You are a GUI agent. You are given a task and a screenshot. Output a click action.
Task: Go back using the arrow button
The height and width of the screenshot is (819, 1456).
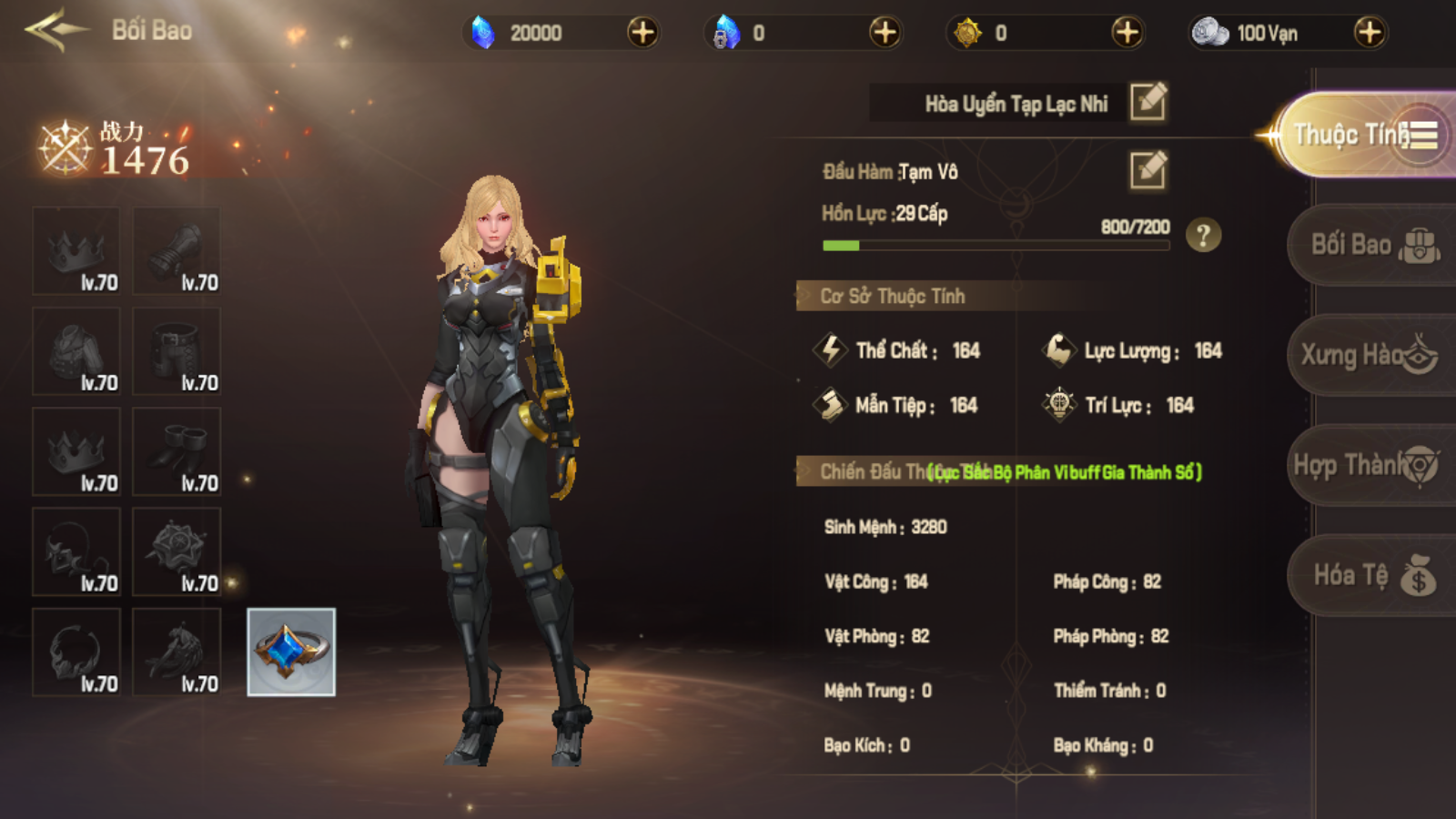[x=56, y=30]
